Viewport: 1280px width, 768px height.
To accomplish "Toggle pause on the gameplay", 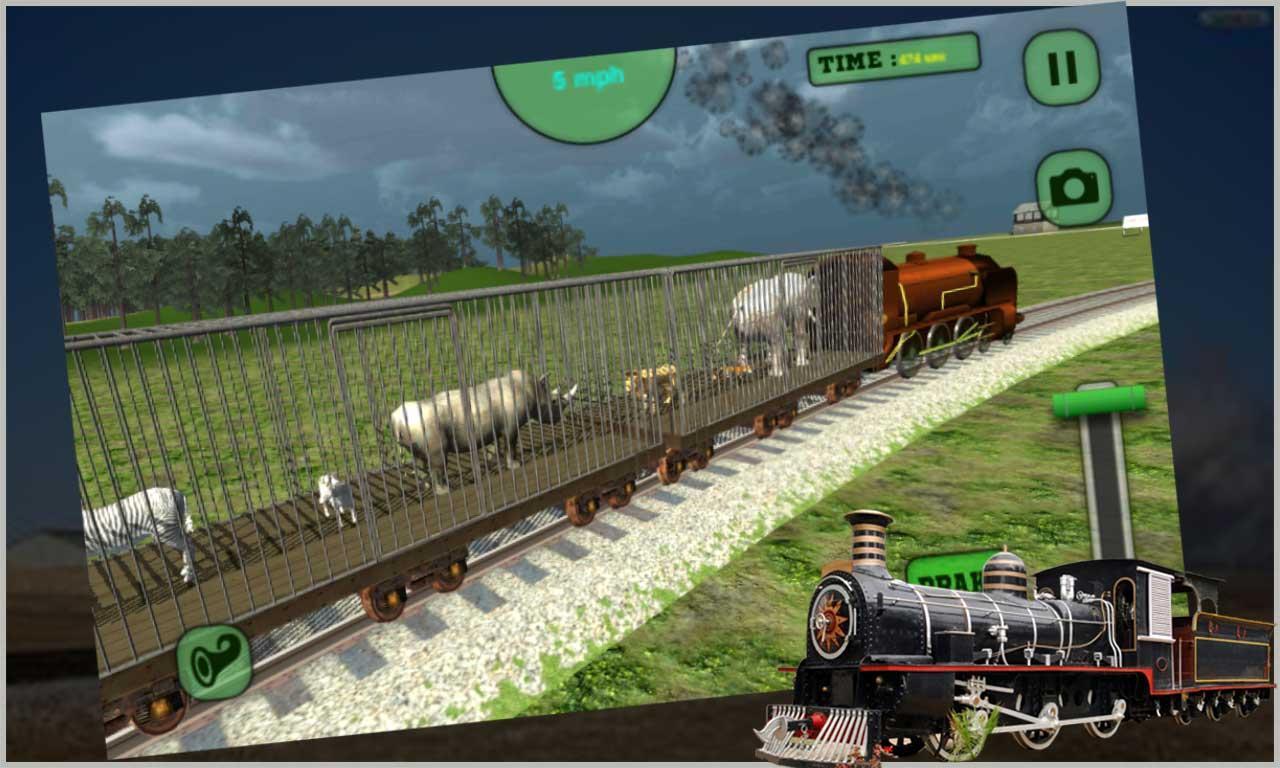I will [x=1060, y=70].
